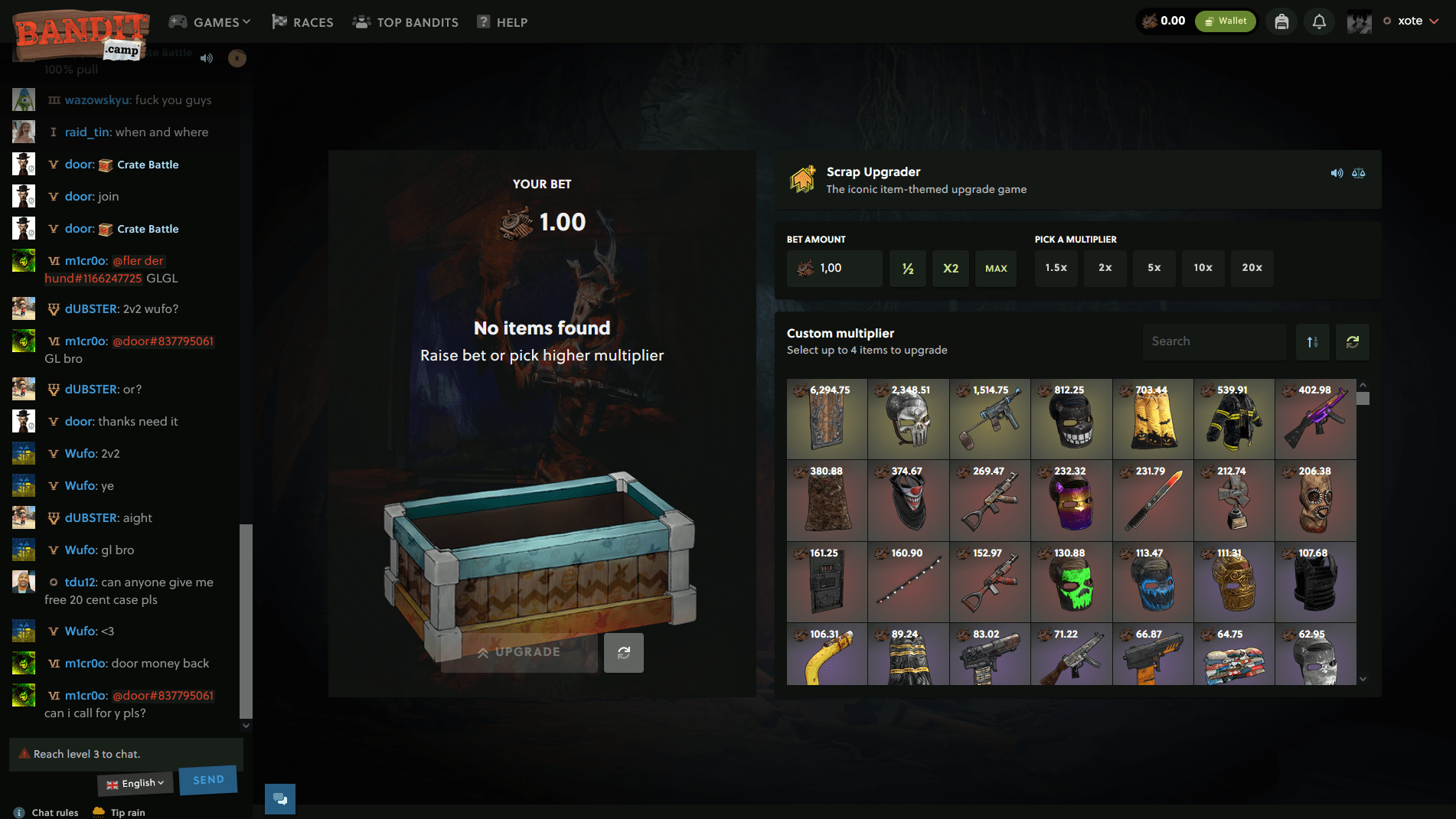Change item sort order with the sort icon
This screenshot has width=1456, height=819.
1312,341
